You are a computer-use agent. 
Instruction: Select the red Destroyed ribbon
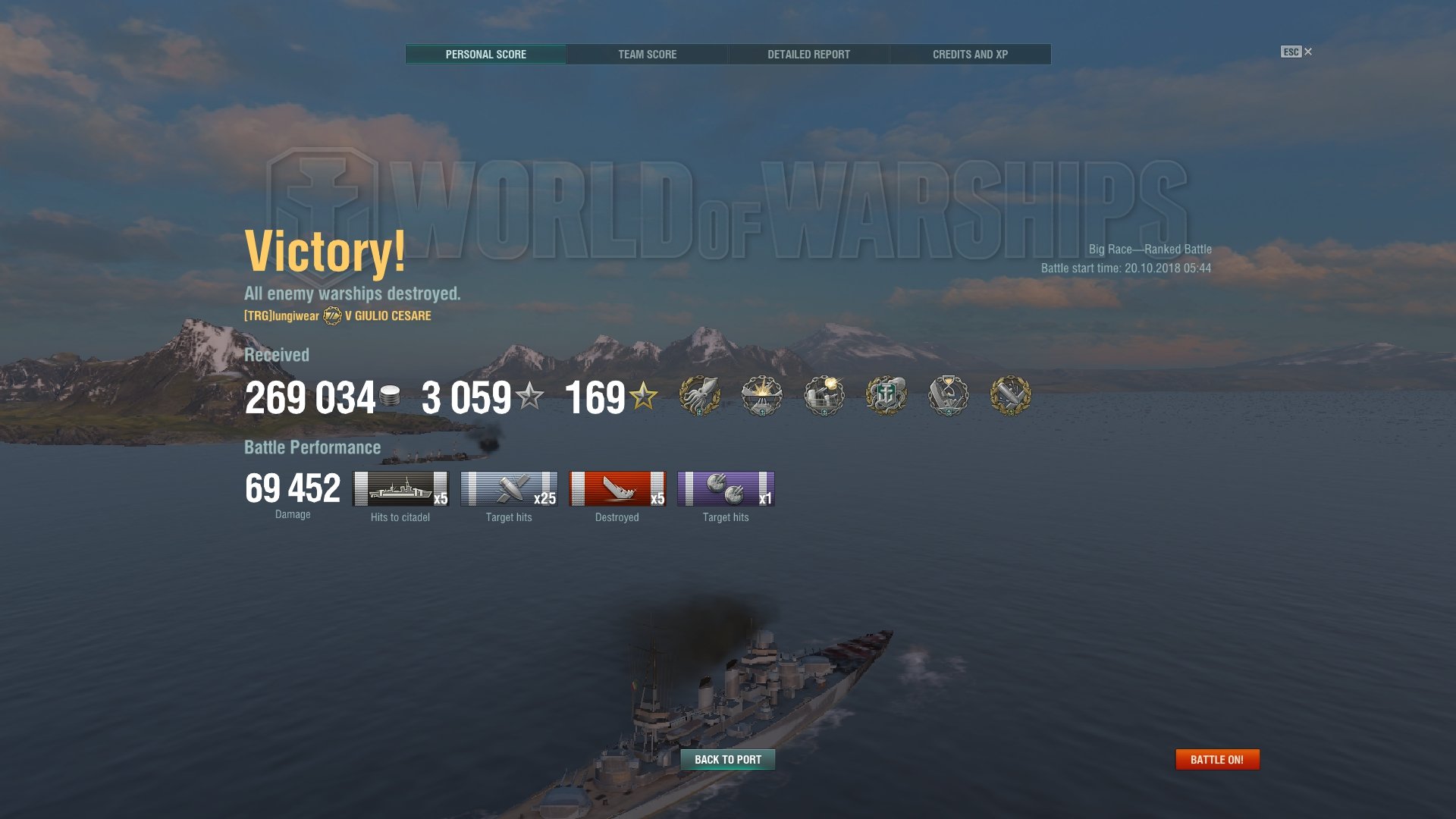click(x=617, y=488)
